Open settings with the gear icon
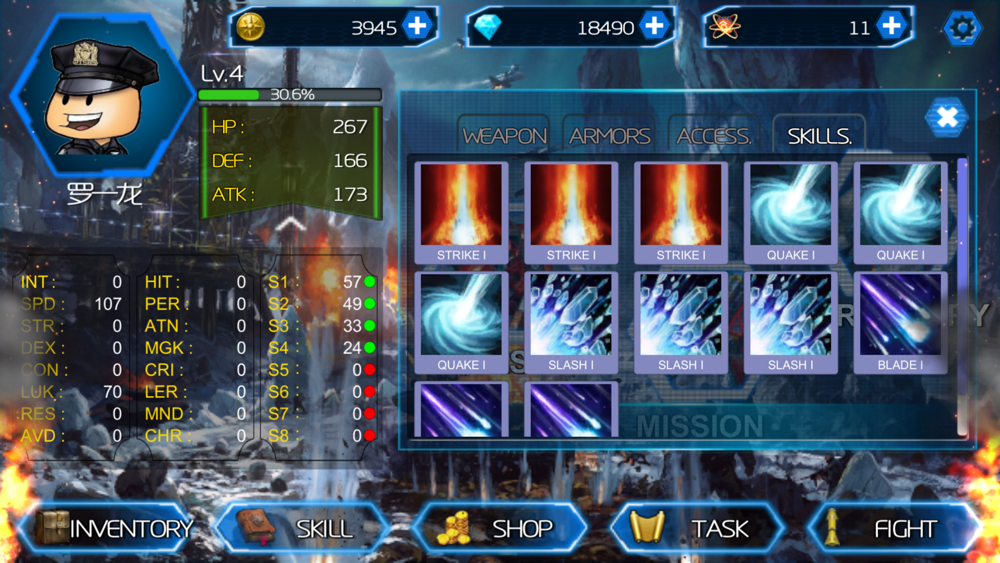 963,28
